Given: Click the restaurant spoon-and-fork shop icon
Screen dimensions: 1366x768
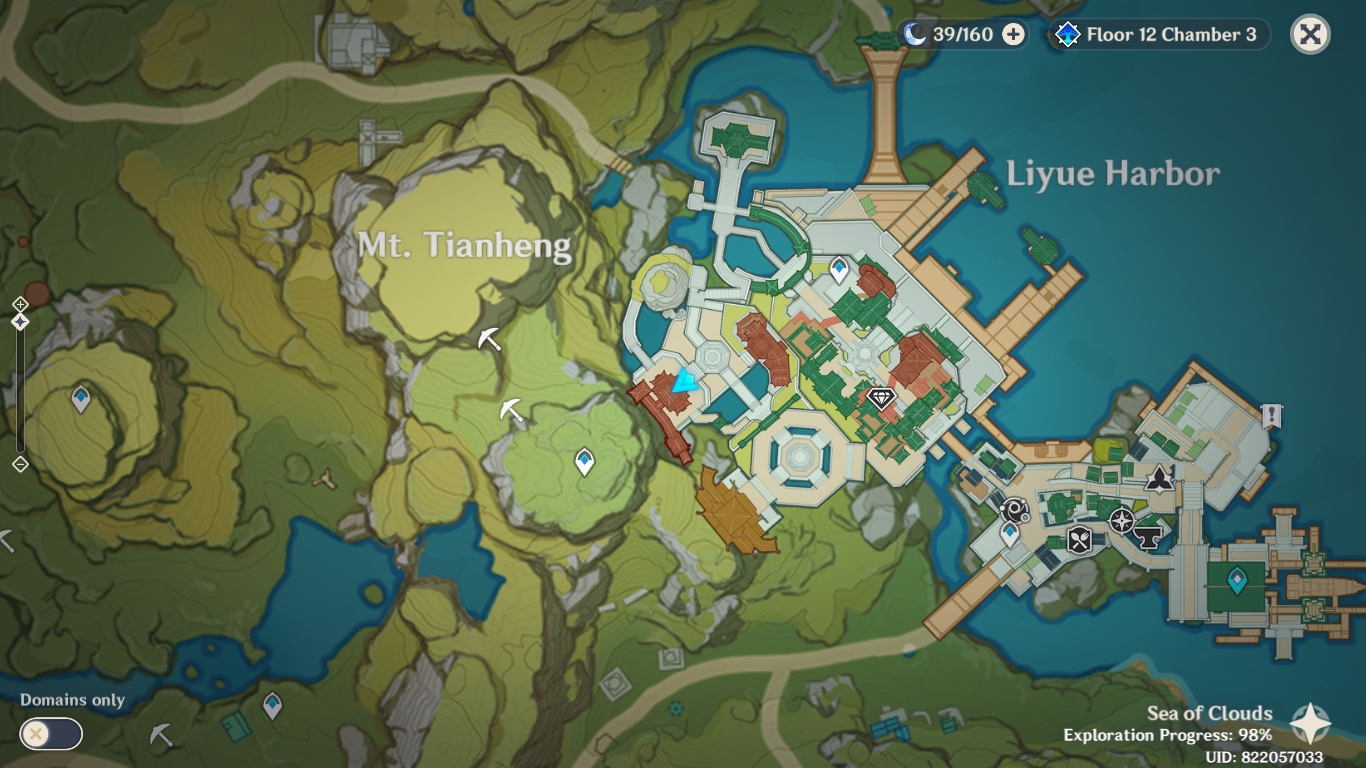Looking at the screenshot, I should (1077, 540).
